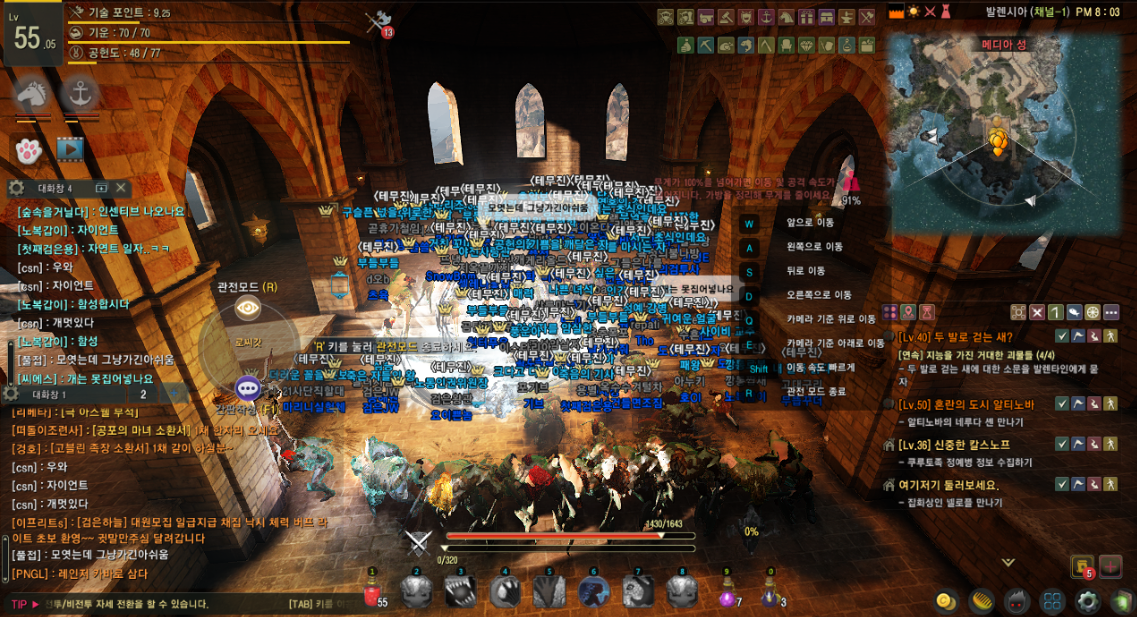Open the horse mount icon
The width and height of the screenshot is (1137, 617).
(31, 96)
